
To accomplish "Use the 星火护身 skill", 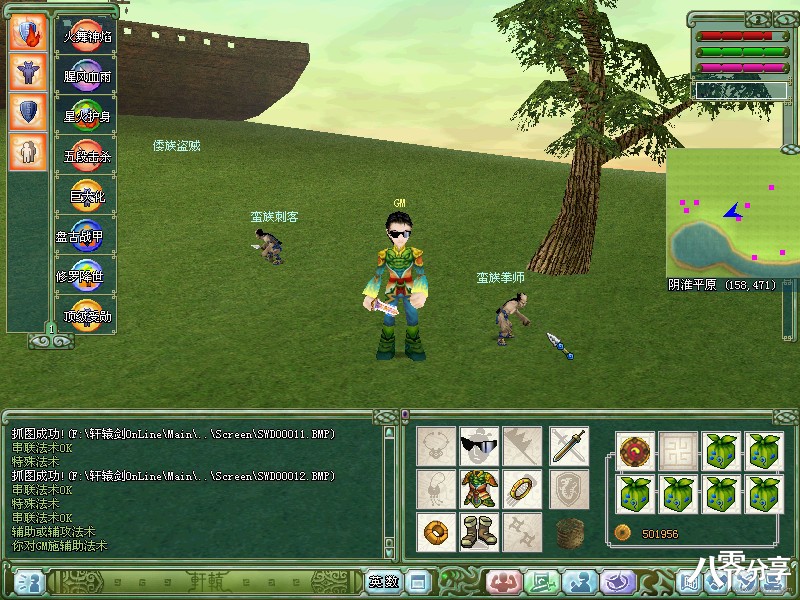I will [87, 115].
